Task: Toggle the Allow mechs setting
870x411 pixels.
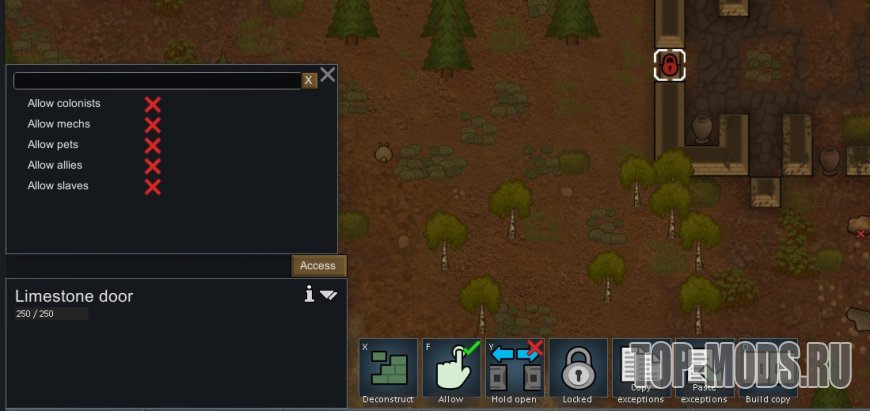Action: [152, 125]
